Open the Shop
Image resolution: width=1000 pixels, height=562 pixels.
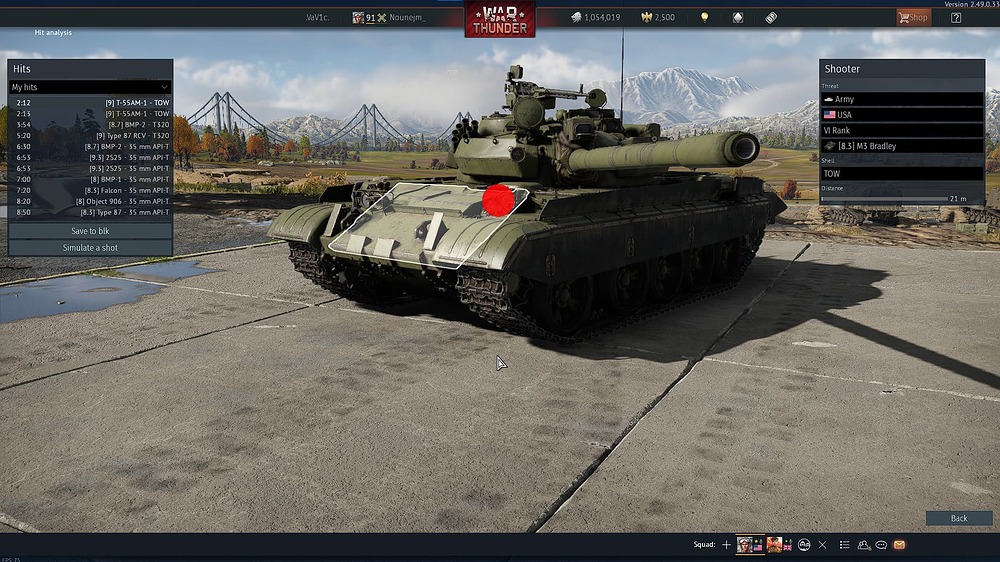tap(912, 17)
